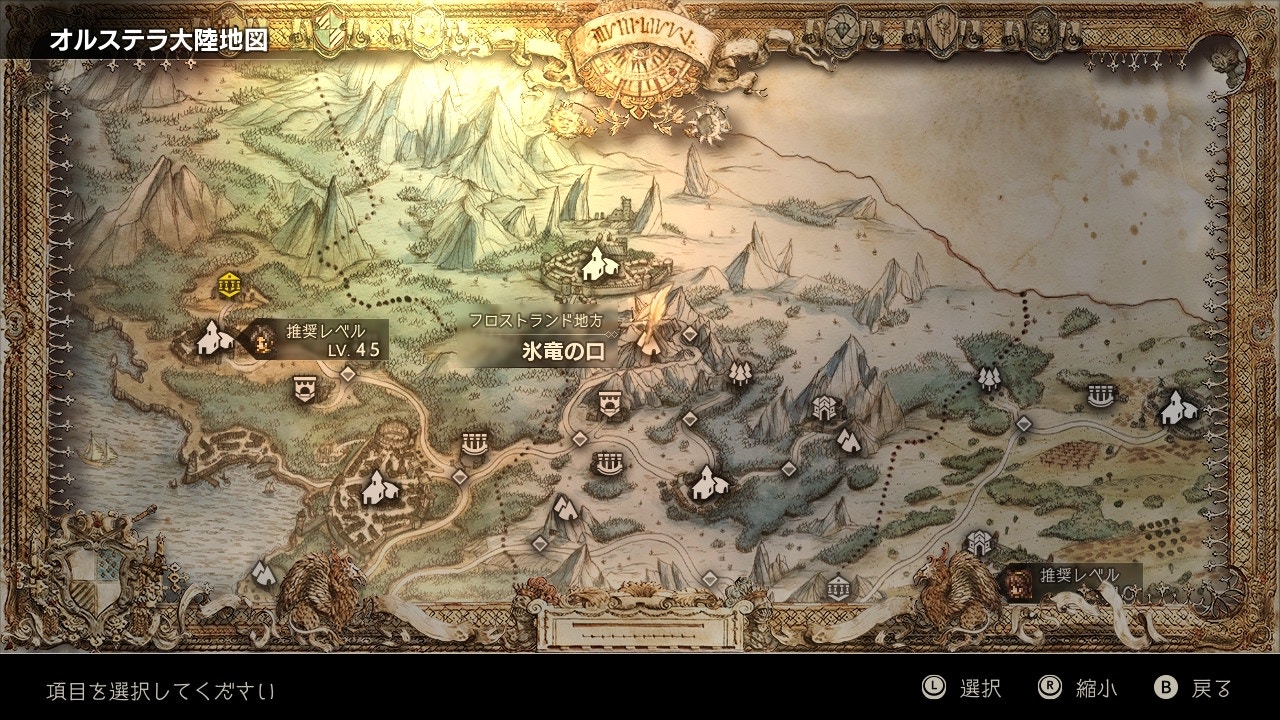Select the gold shrine map marker
Image resolution: width=1280 pixels, height=720 pixels.
tap(230, 284)
